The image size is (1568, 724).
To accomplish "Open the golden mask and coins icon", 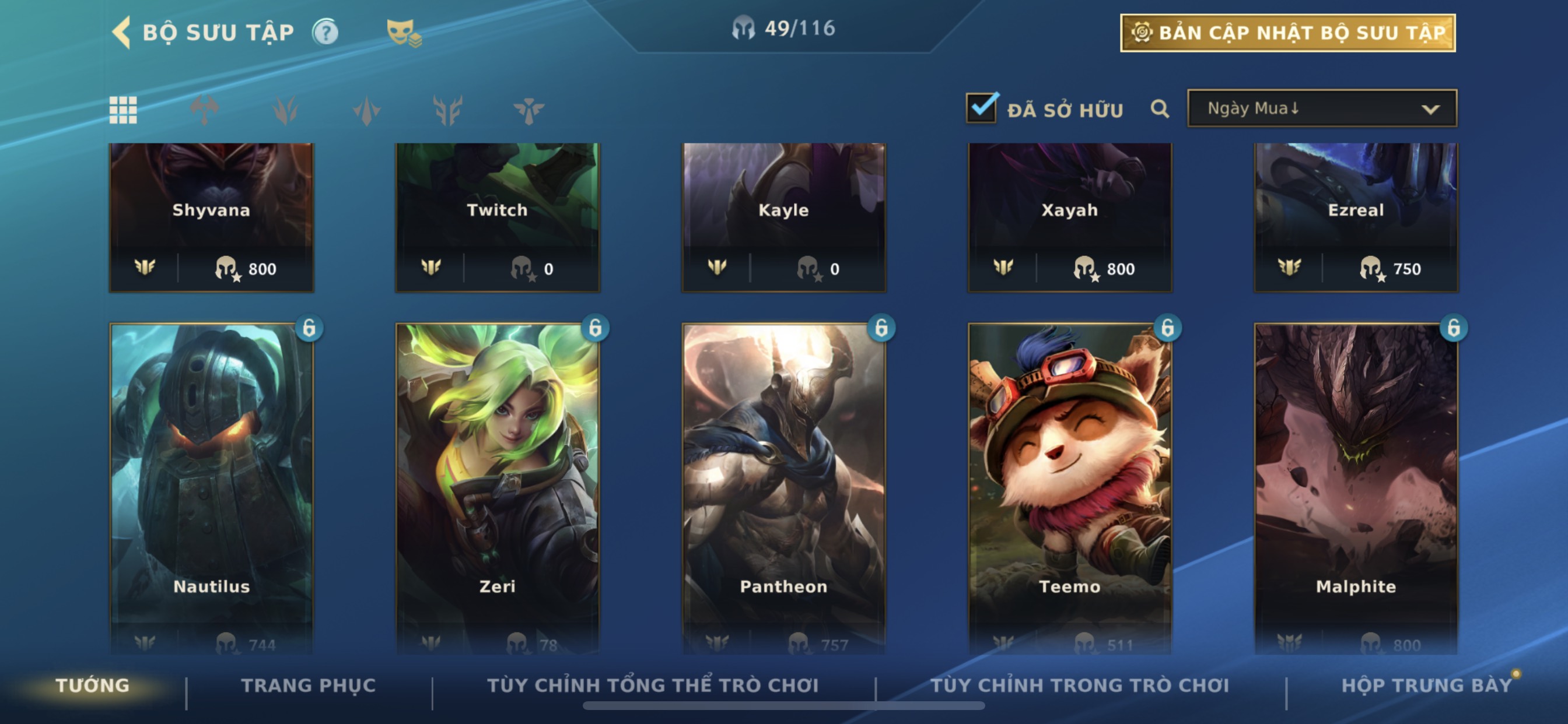I will pyautogui.click(x=403, y=33).
